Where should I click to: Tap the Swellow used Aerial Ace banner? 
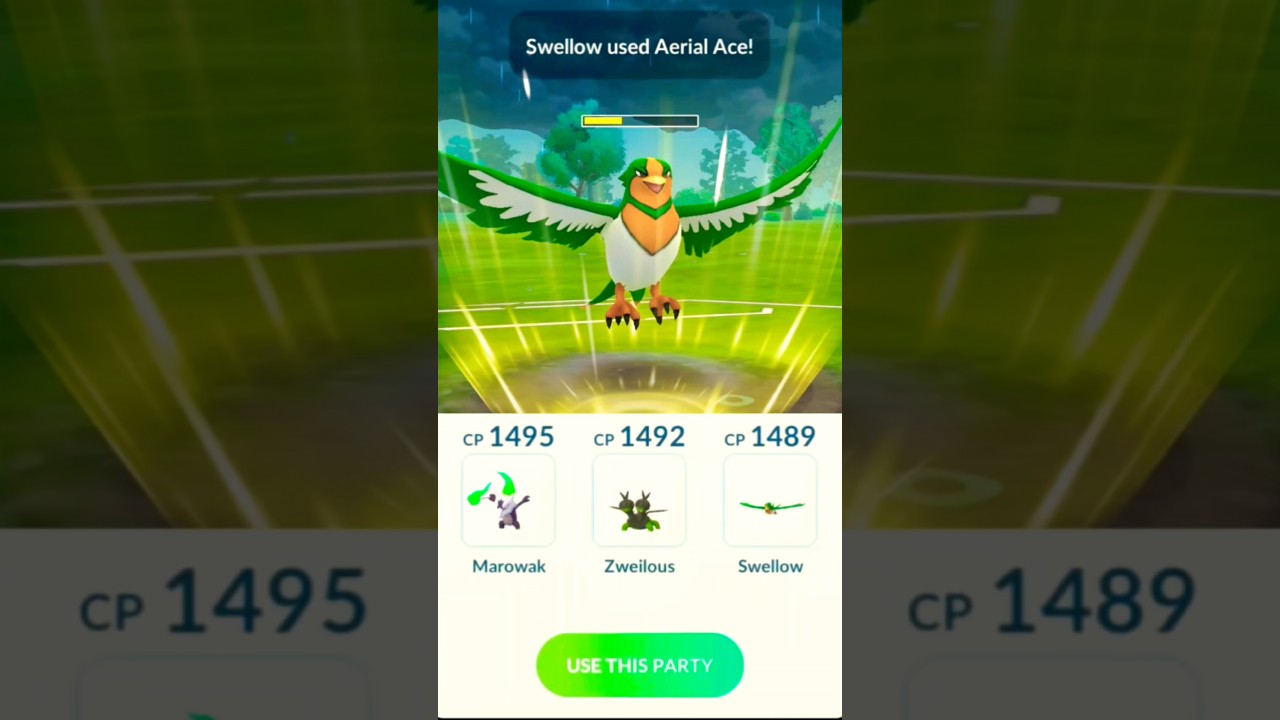[640, 46]
